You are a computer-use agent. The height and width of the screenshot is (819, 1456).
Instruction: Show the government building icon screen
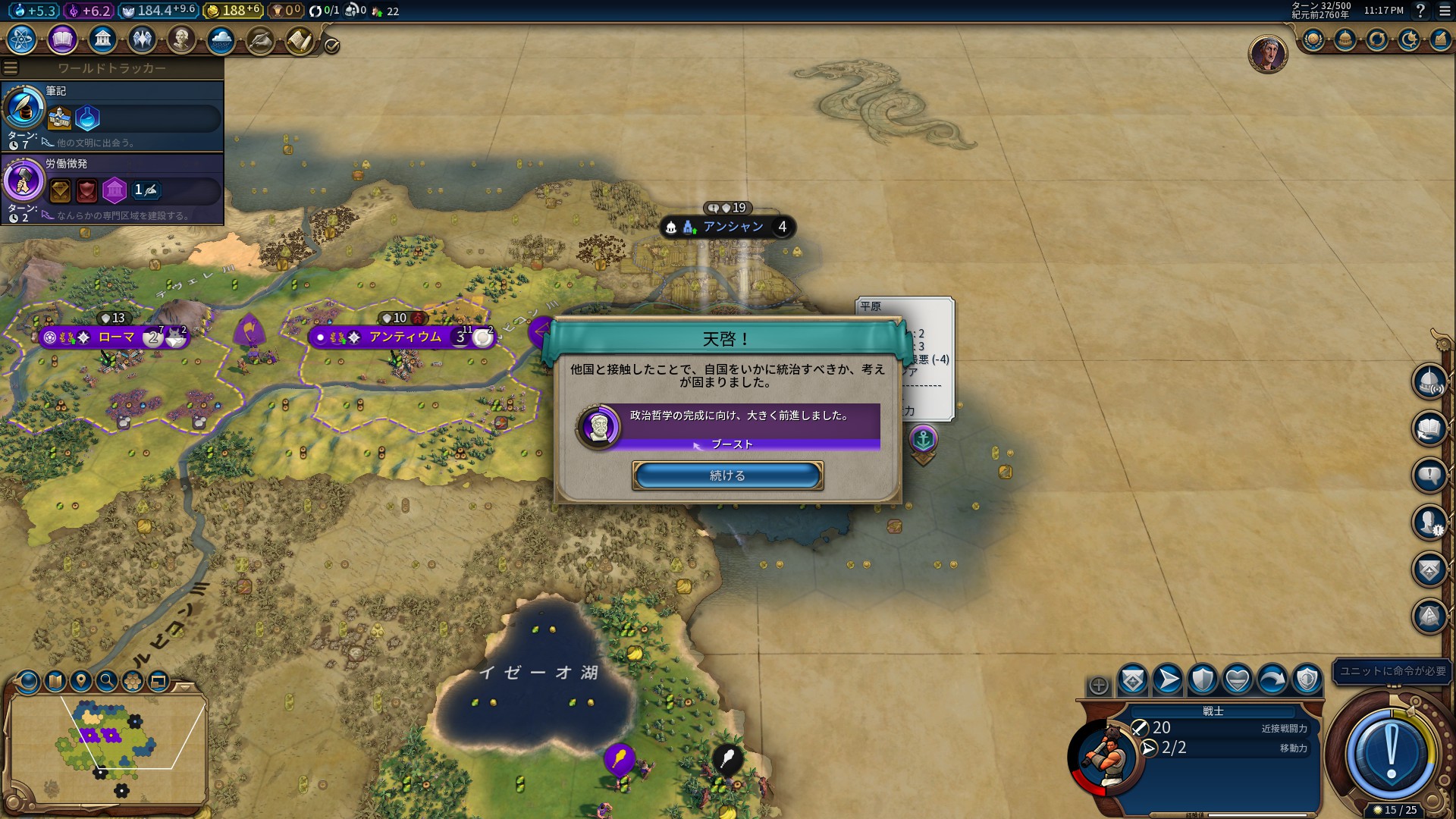pyautogui.click(x=102, y=39)
